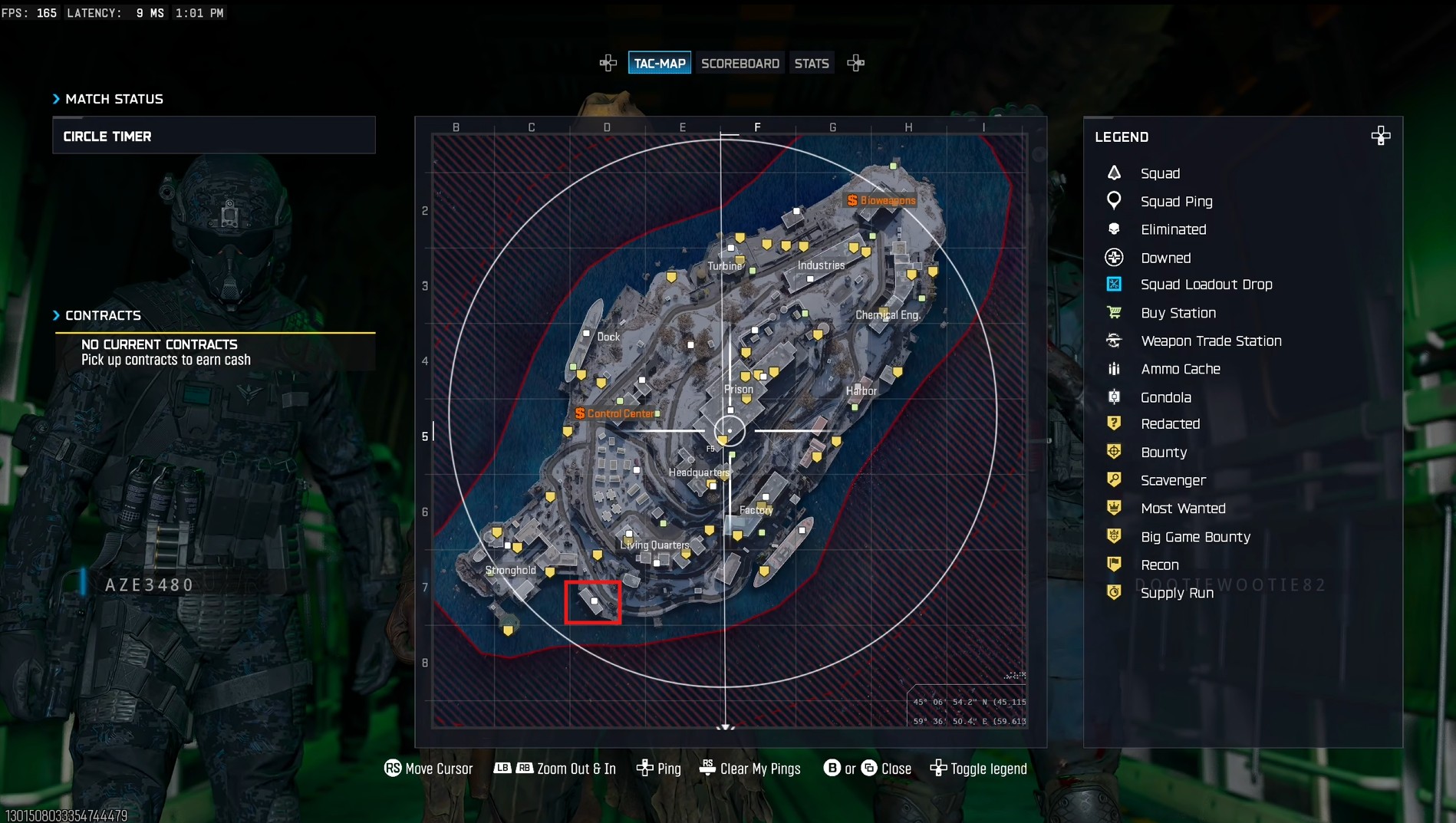
Task: Click the Clear My Pings button
Action: [x=750, y=768]
